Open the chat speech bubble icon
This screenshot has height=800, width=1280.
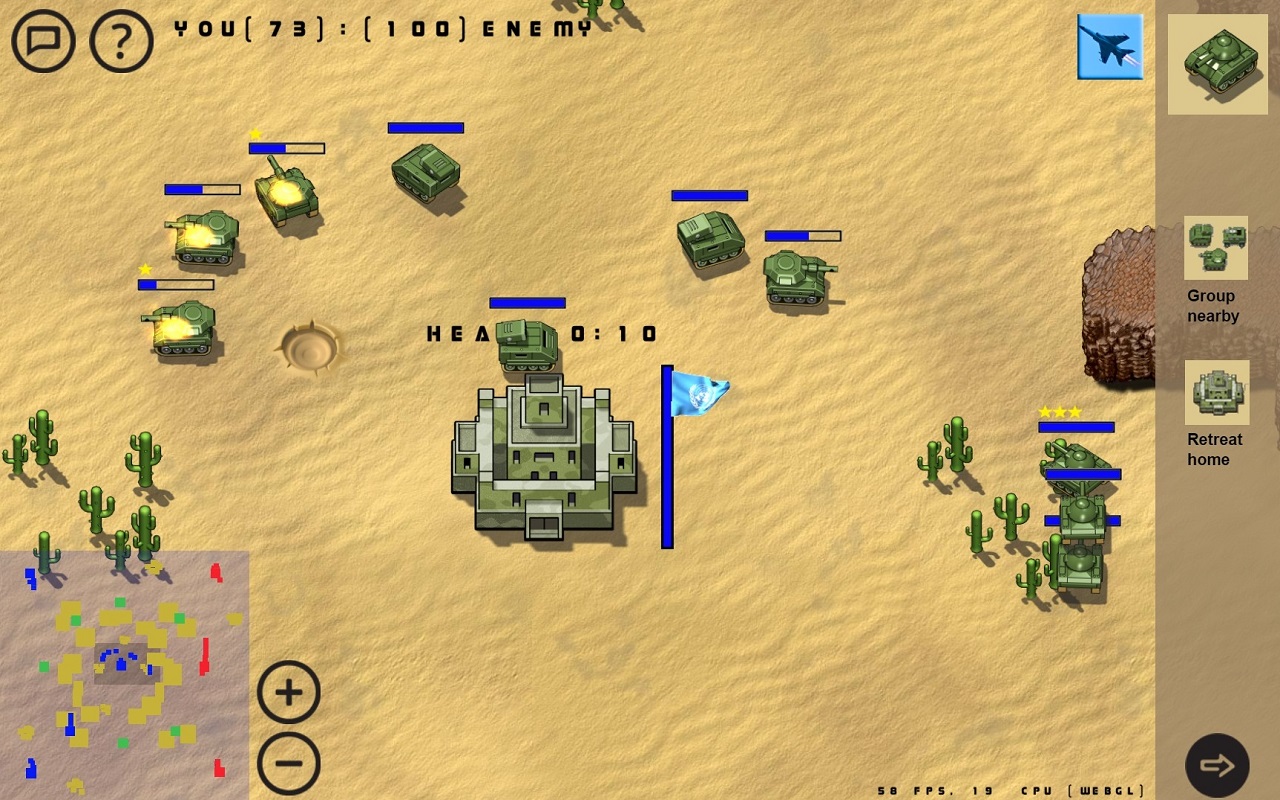[x=43, y=41]
